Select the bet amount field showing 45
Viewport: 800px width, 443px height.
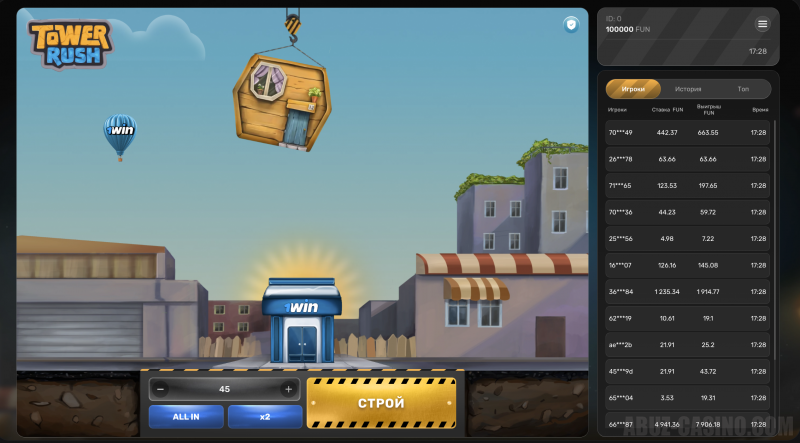(225, 389)
